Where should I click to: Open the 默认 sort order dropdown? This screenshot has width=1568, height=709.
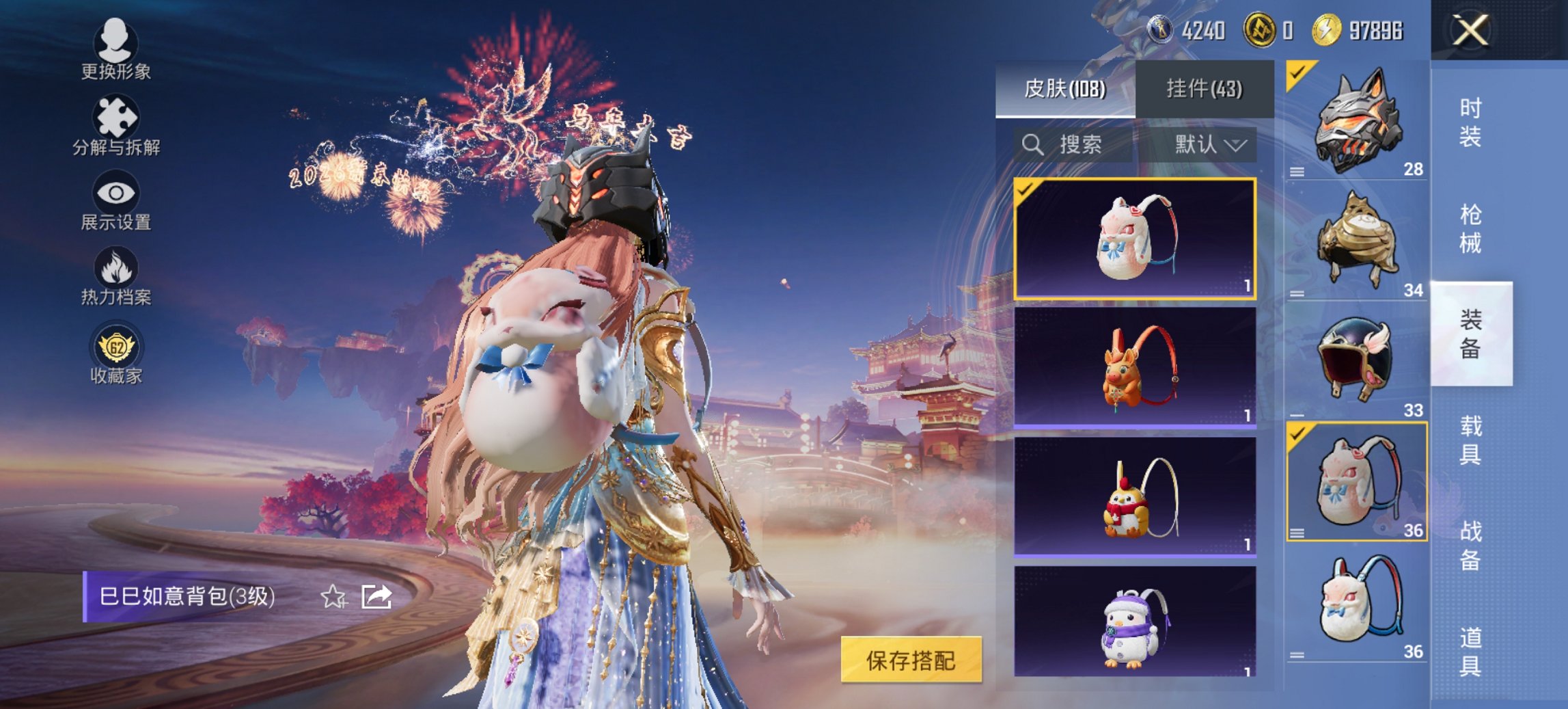1209,145
